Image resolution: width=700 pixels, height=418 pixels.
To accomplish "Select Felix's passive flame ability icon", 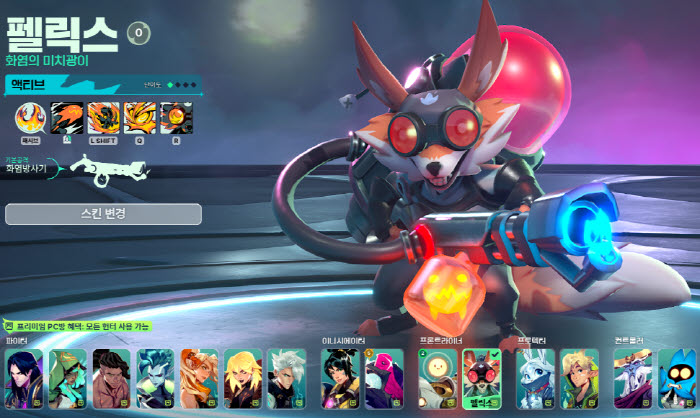I will (x=29, y=119).
